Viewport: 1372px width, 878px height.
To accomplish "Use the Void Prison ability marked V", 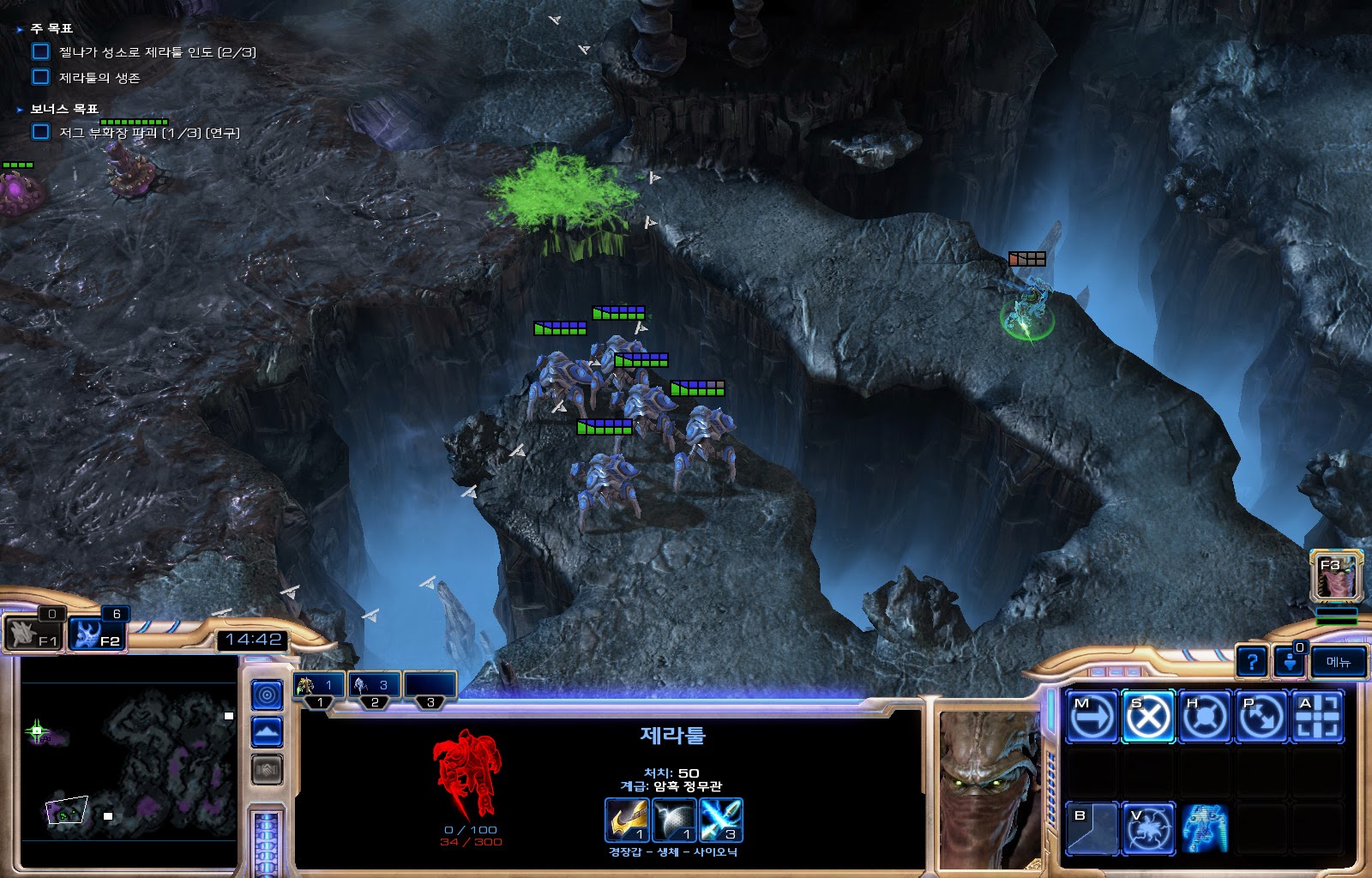I will [x=1148, y=829].
